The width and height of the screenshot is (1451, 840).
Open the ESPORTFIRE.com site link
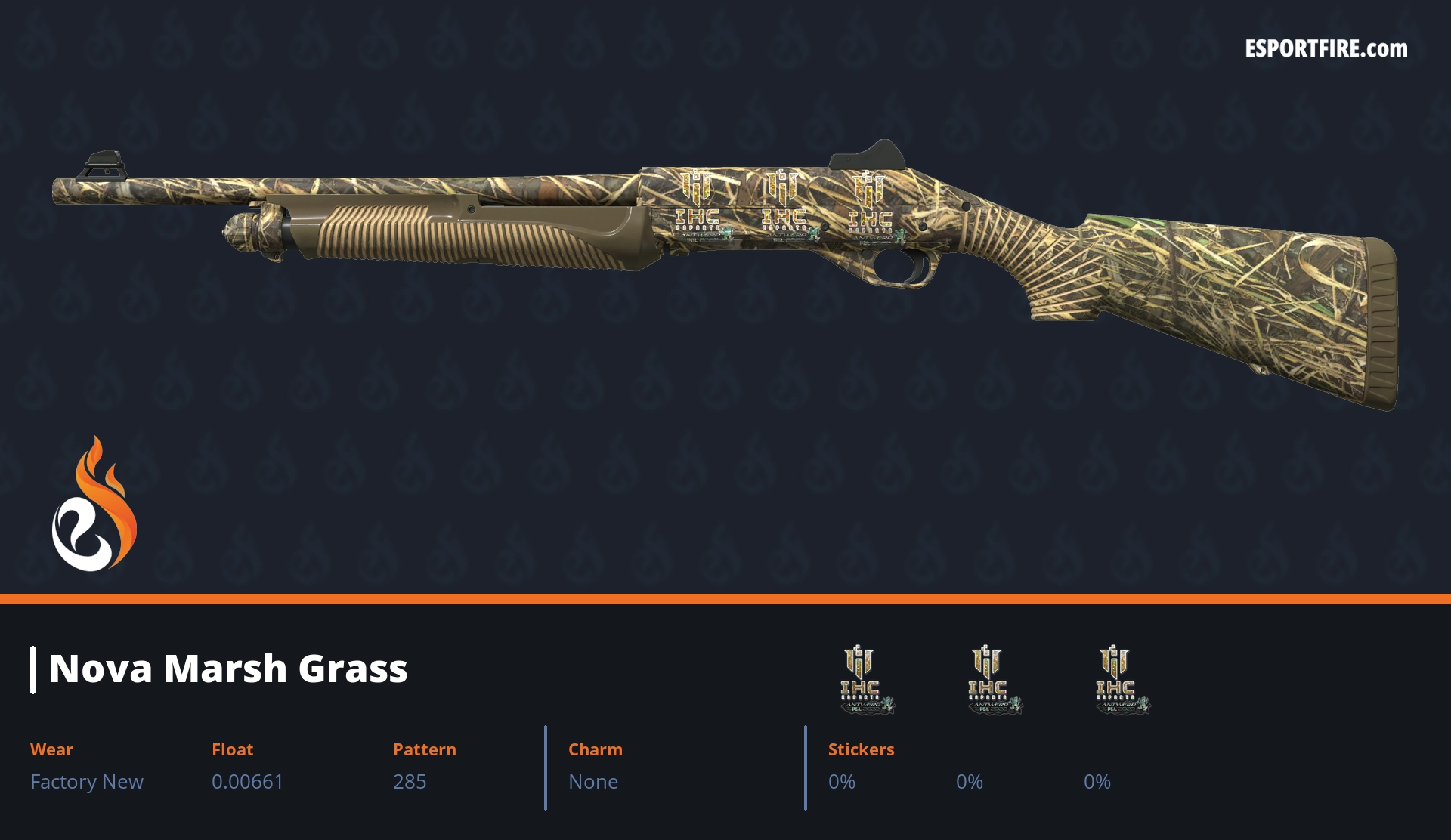tap(1326, 49)
